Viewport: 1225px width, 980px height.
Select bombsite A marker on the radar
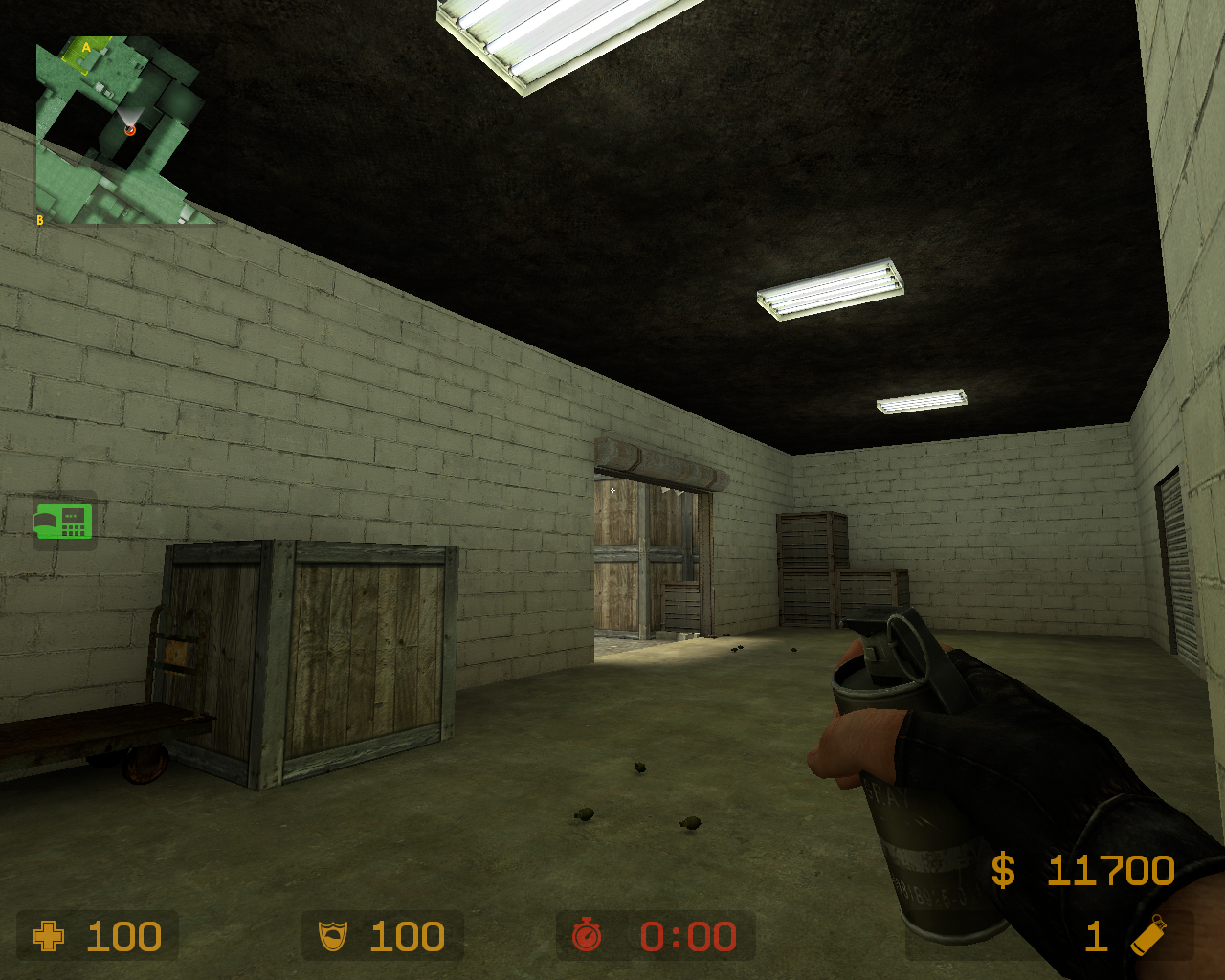84,47
